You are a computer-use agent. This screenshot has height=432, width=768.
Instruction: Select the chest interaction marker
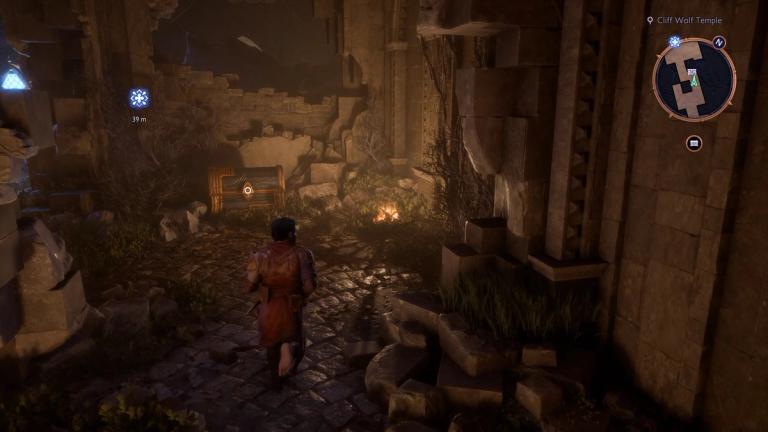tap(247, 189)
